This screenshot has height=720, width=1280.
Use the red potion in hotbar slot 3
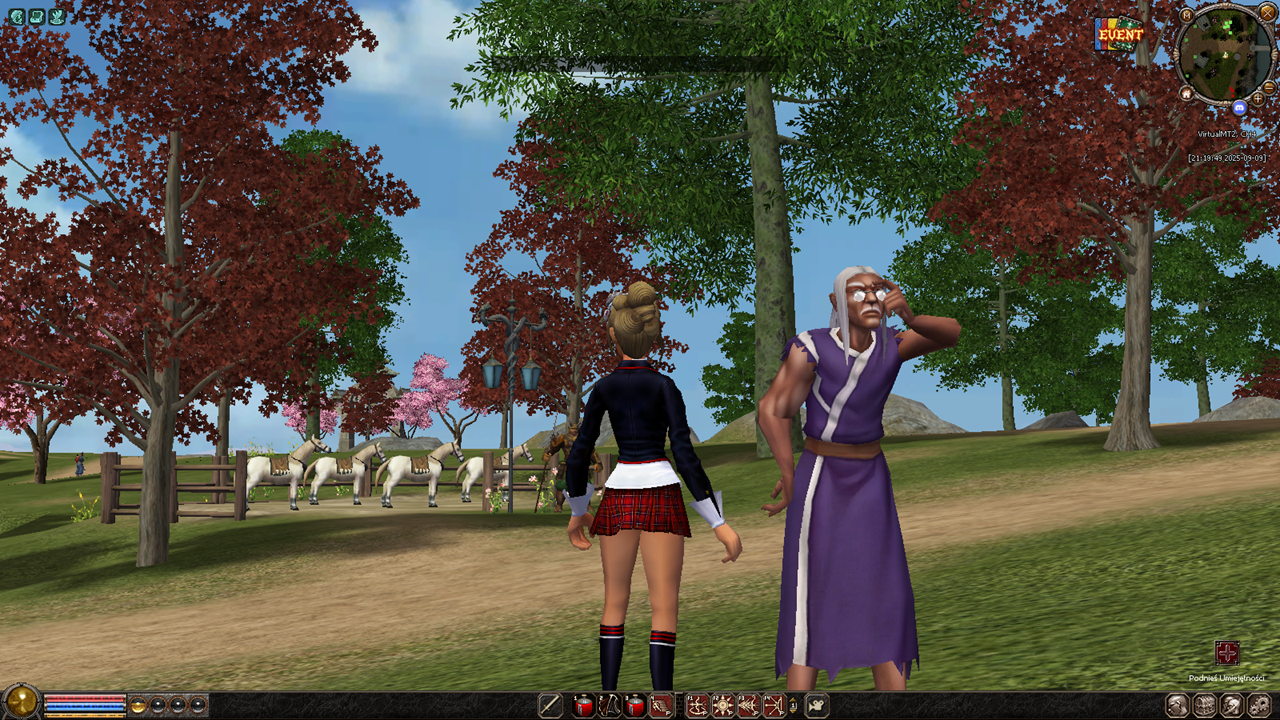pos(635,706)
